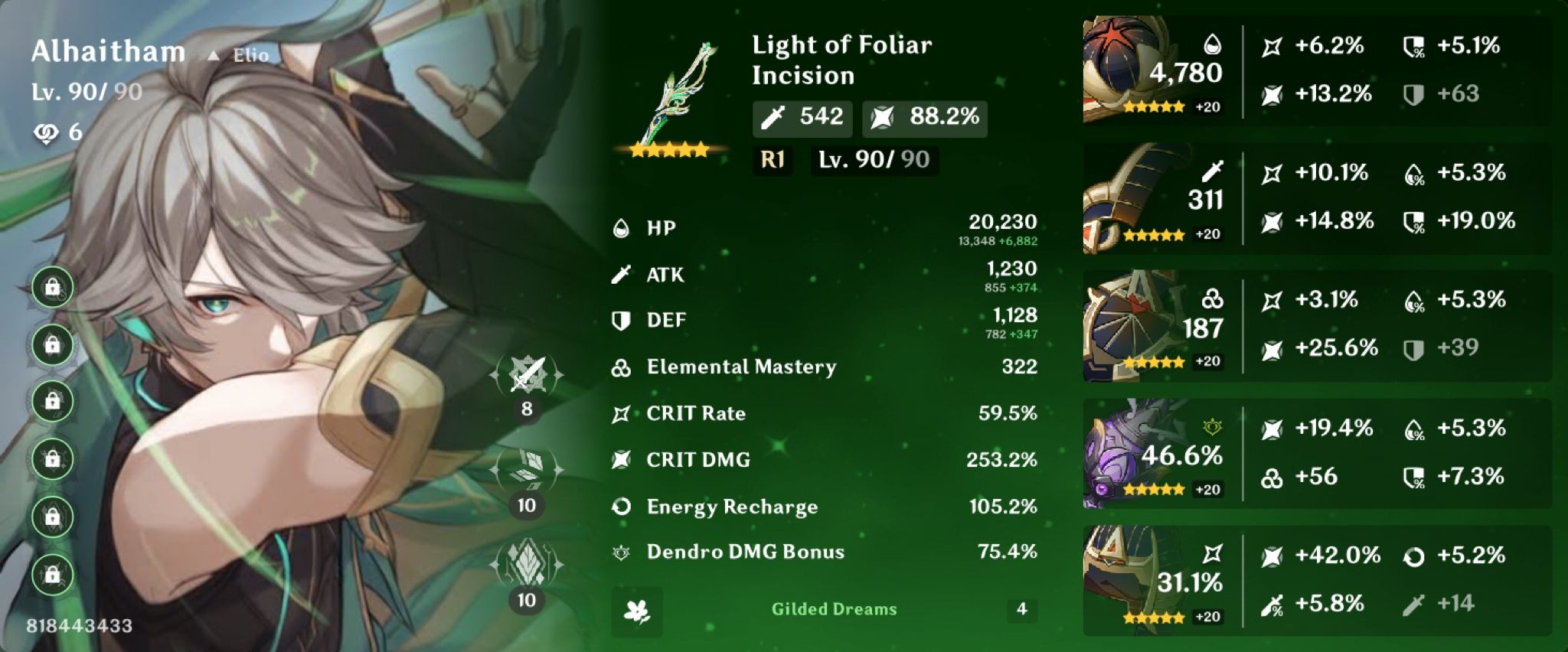The image size is (1568, 652).
Task: Click the weapon level Lv. 90/90 label
Action: point(875,161)
